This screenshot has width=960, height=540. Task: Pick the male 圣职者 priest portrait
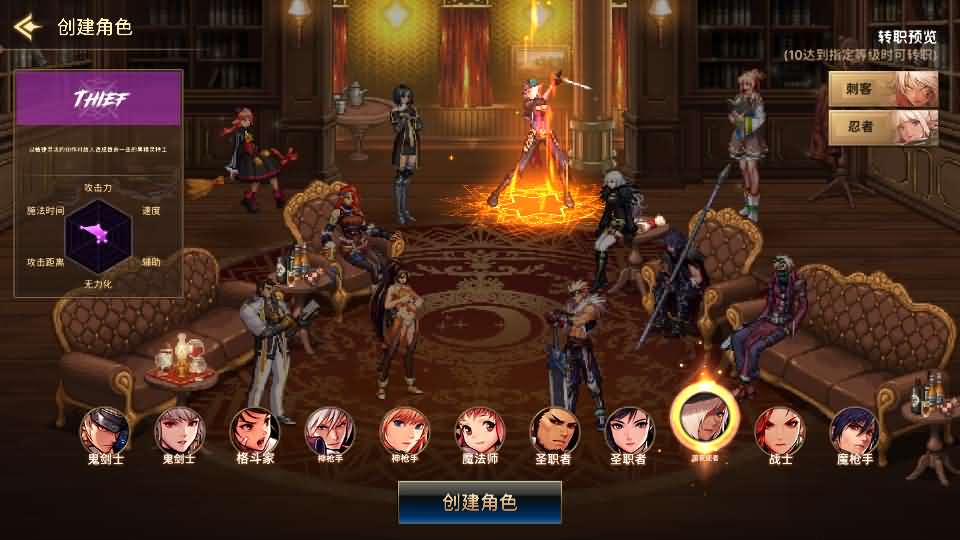(x=554, y=431)
